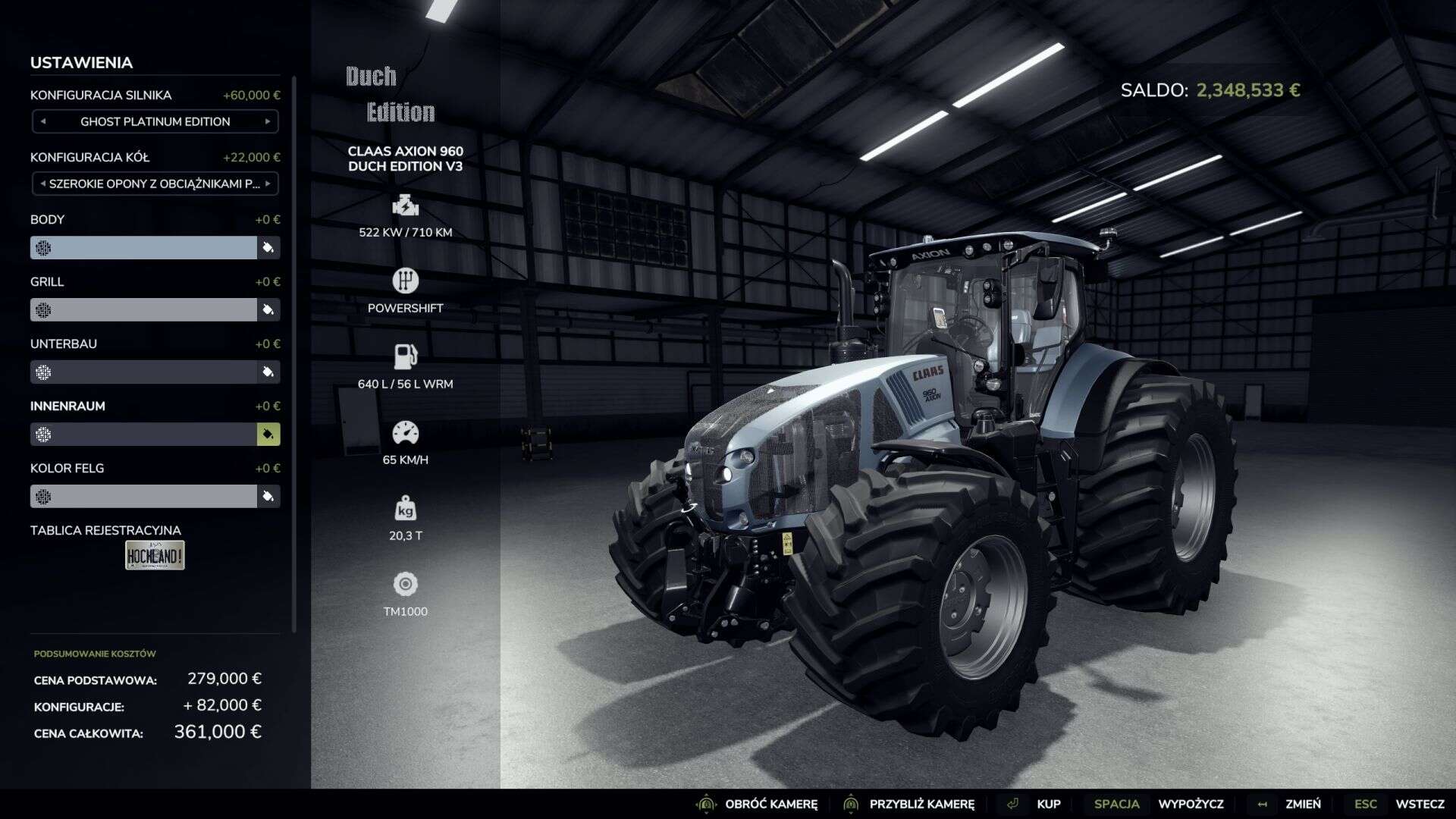Open the Unterbau paint bucket button

coord(268,372)
